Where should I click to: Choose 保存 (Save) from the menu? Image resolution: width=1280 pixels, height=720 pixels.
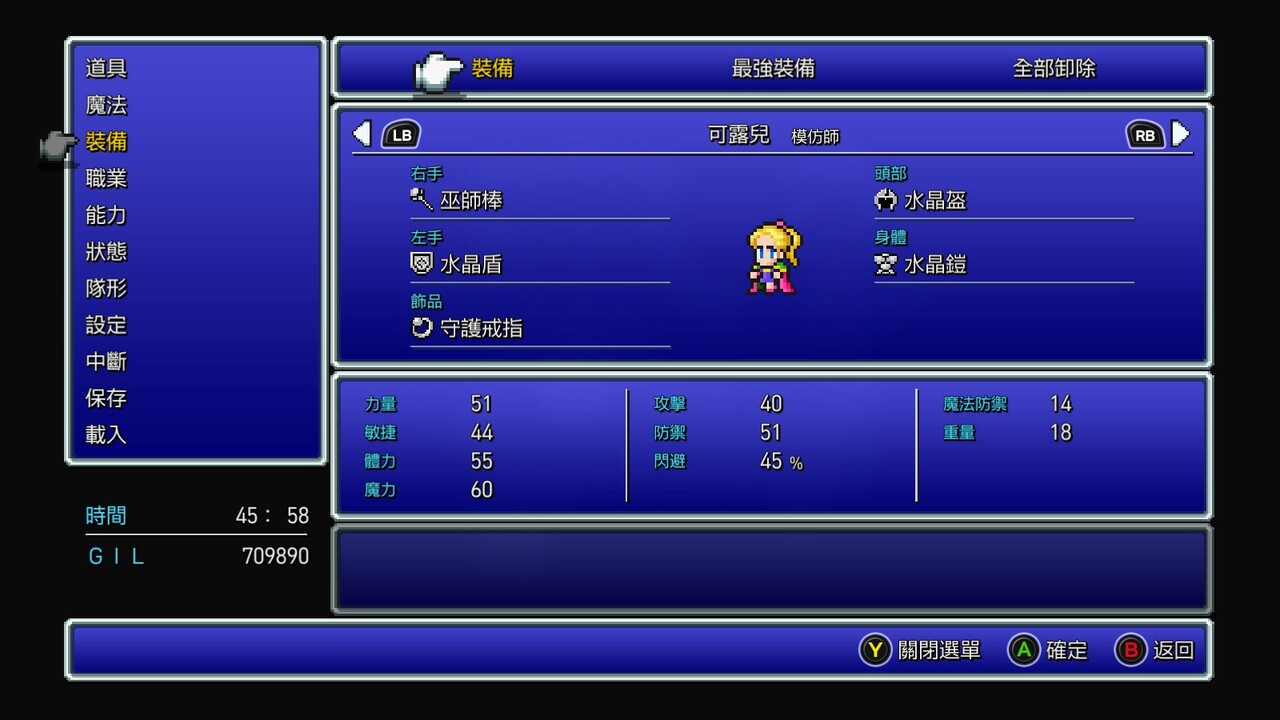click(106, 398)
